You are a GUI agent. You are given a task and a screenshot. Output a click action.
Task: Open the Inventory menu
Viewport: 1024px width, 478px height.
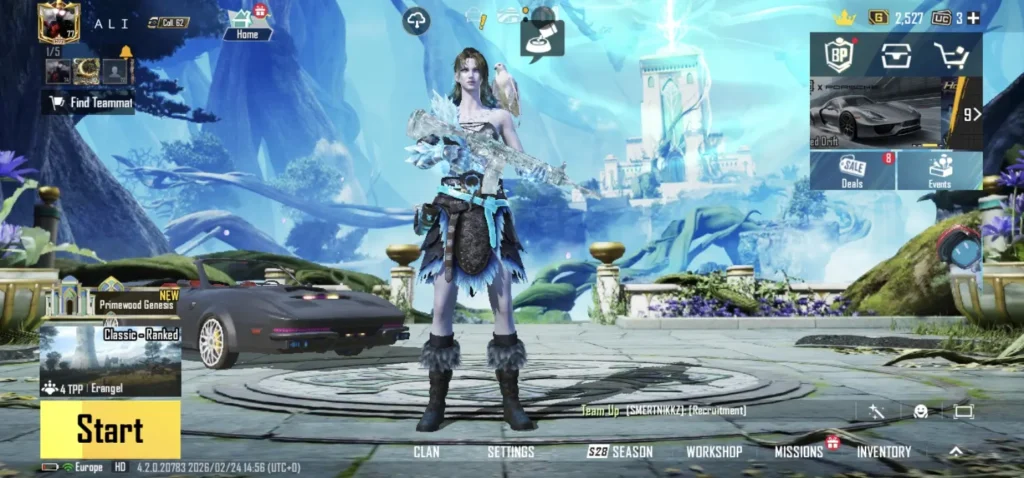pyautogui.click(x=883, y=452)
